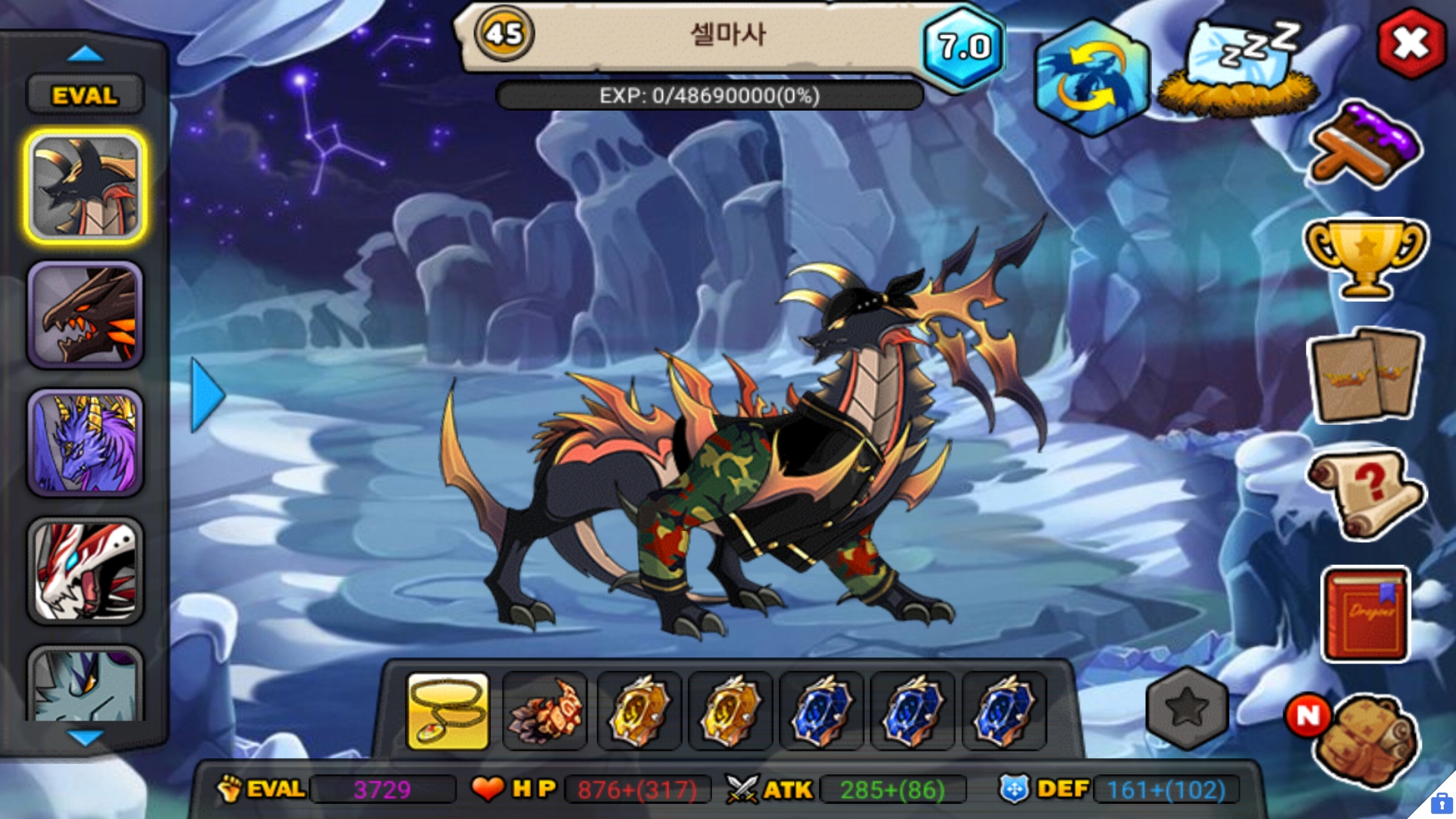Select the spiked claw equipment slot

(x=545, y=711)
